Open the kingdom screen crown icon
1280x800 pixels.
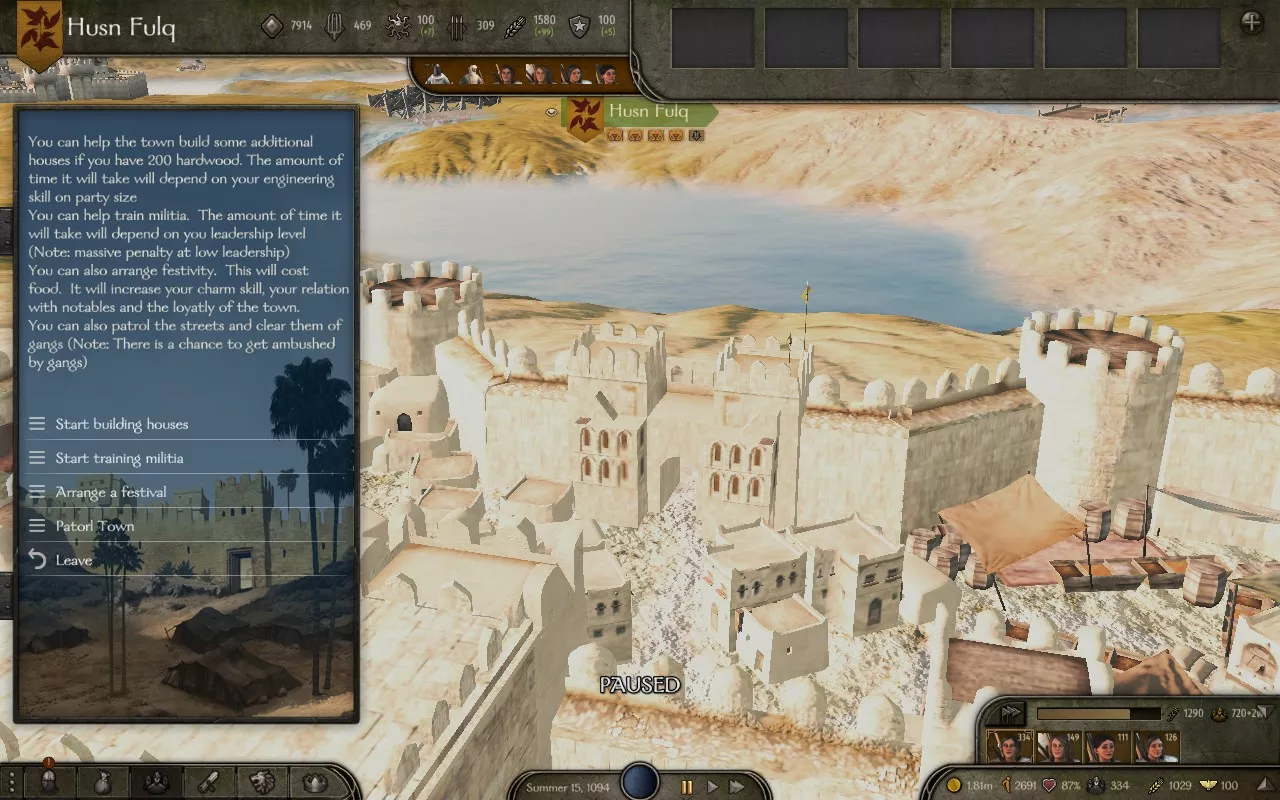click(x=315, y=782)
